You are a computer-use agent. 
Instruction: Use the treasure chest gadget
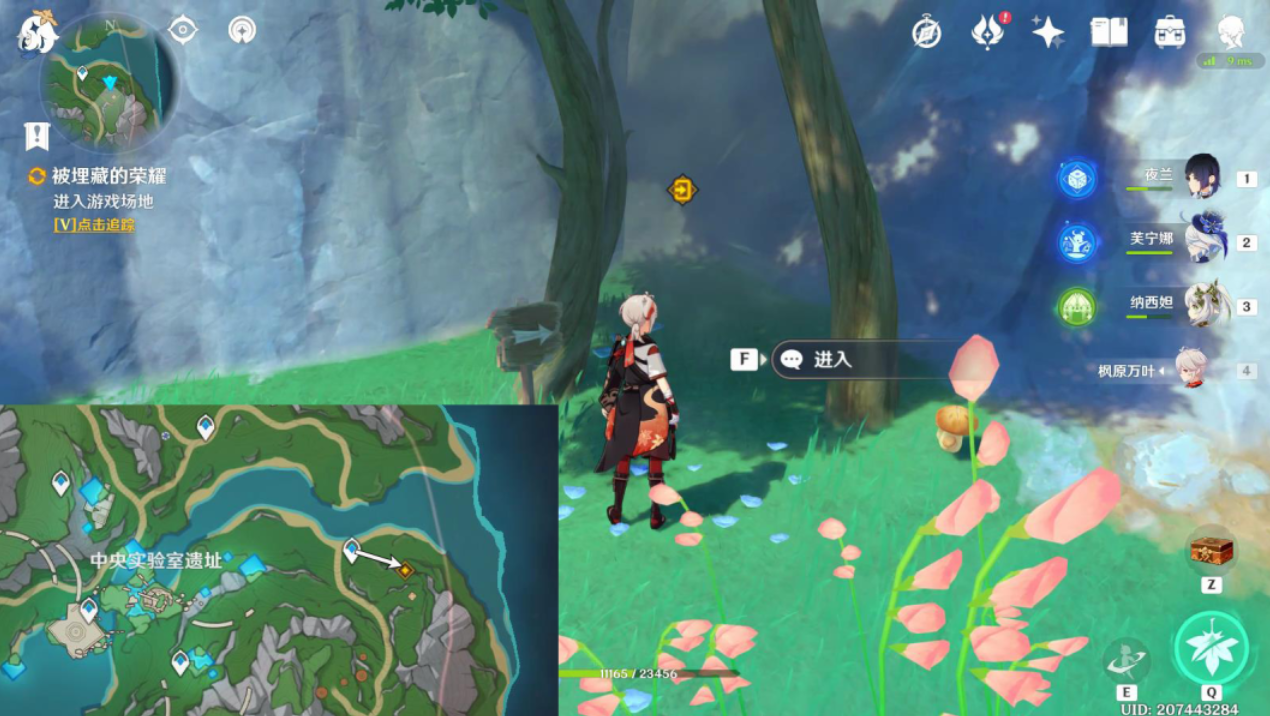click(x=1210, y=550)
